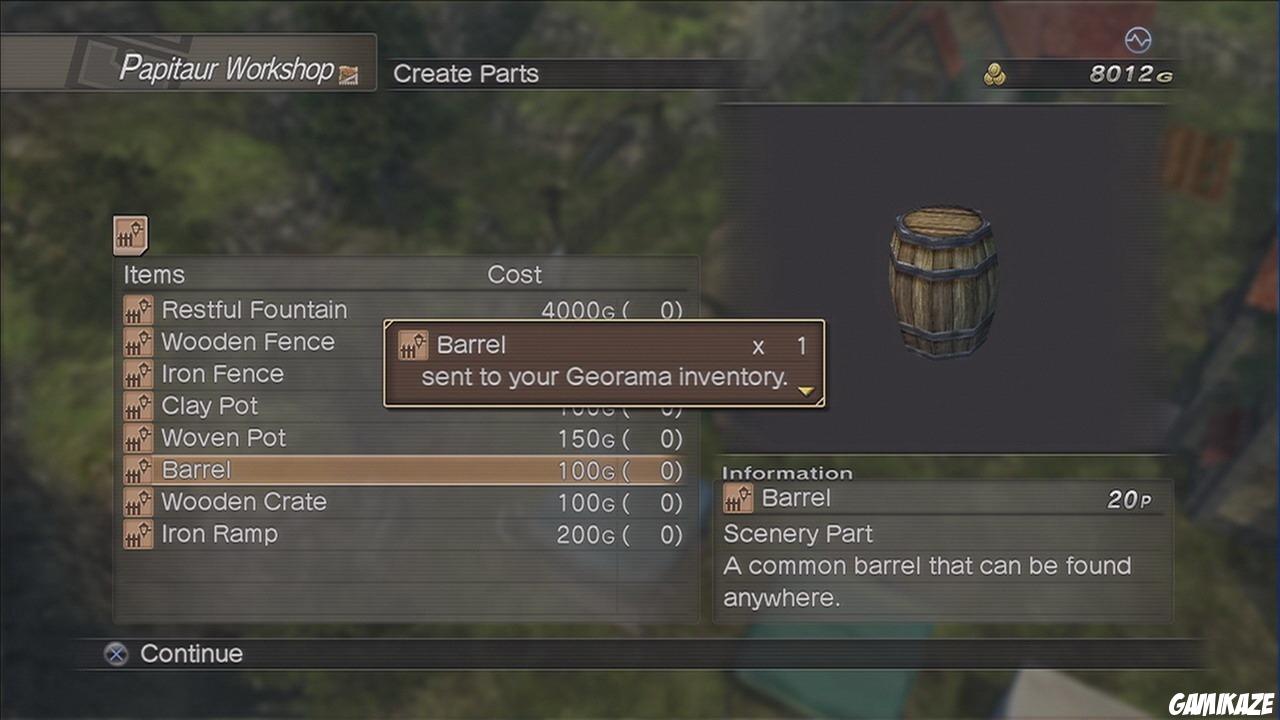
Task: Choose the Iron Ramp entry
Action: 219,534
